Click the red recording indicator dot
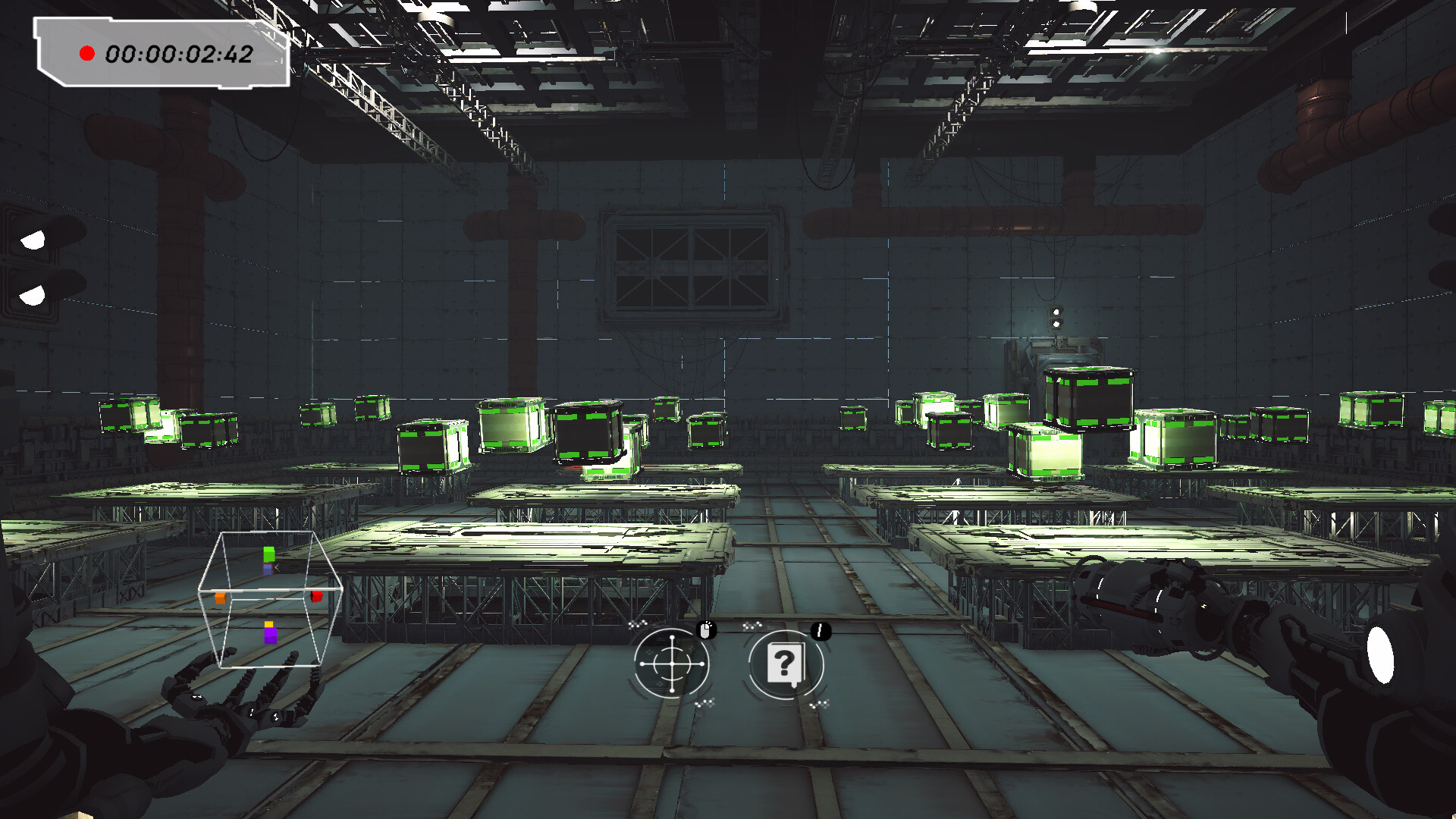Image resolution: width=1456 pixels, height=819 pixels. (87, 53)
